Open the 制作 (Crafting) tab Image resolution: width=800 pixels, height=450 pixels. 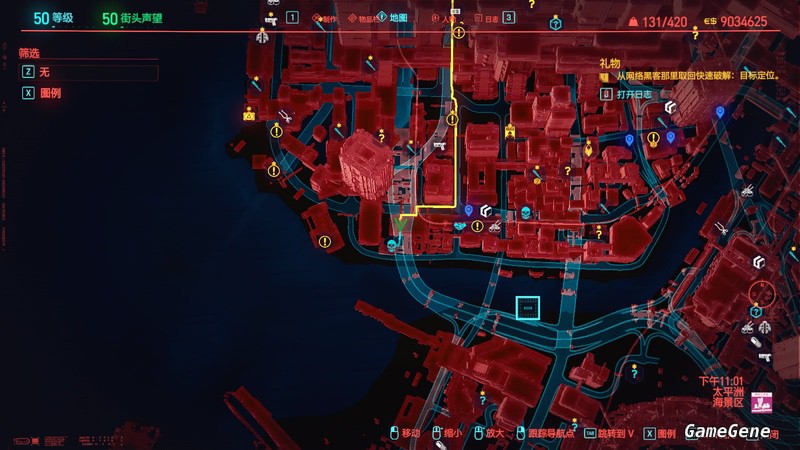(x=324, y=18)
